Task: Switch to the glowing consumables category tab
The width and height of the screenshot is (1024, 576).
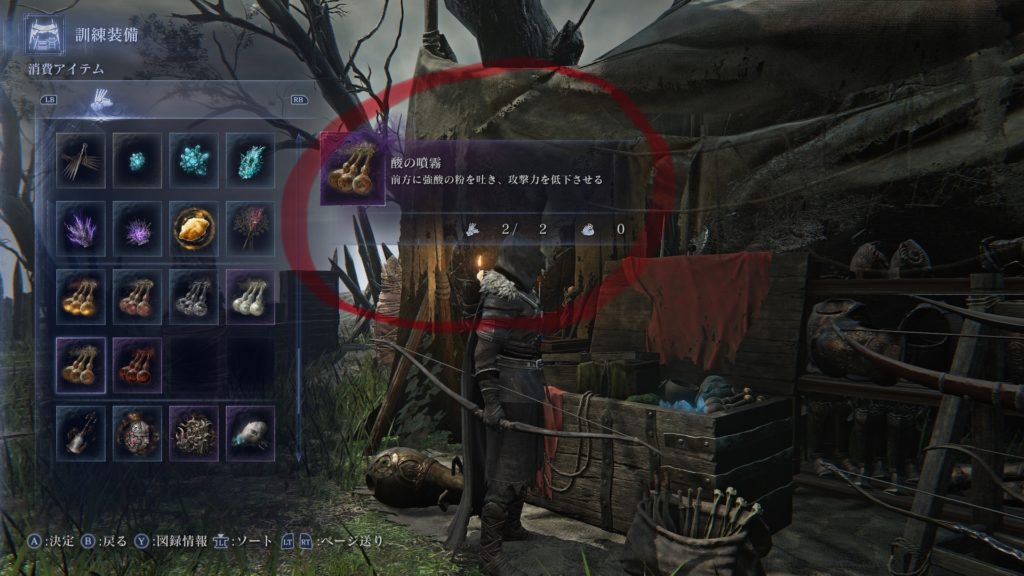Action: point(101,99)
